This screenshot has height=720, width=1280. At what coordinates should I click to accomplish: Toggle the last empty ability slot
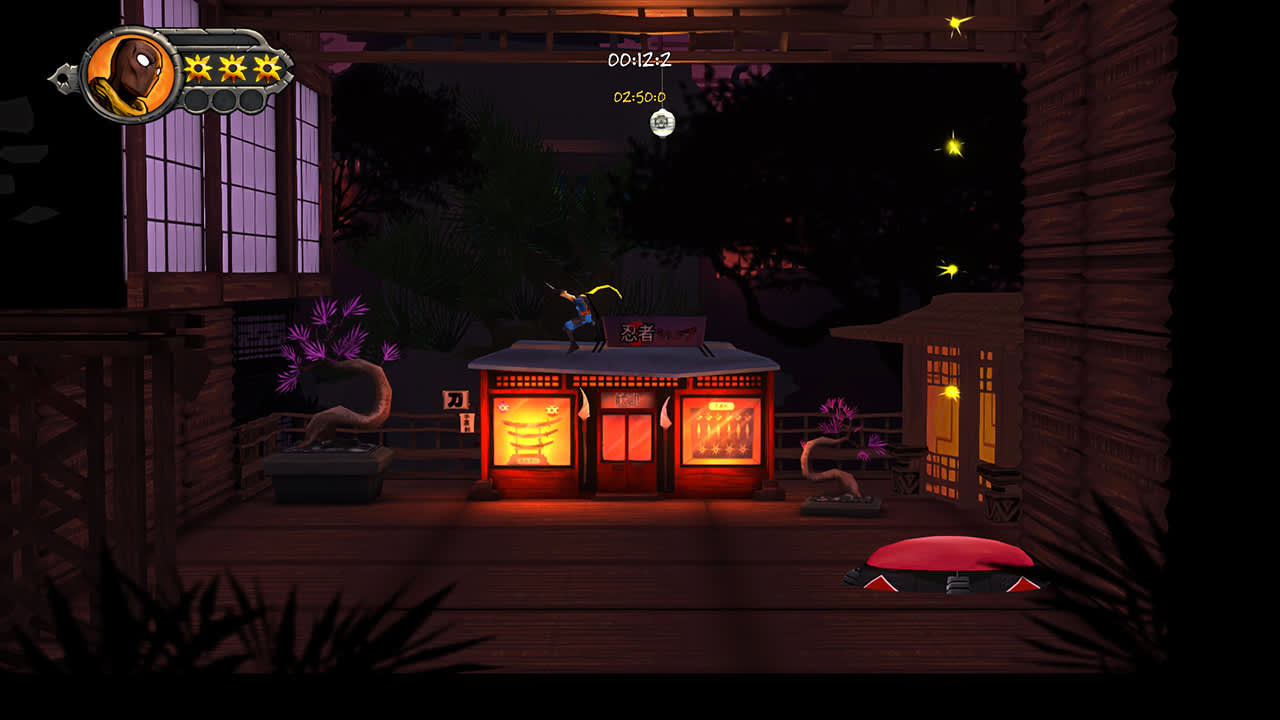pos(249,99)
